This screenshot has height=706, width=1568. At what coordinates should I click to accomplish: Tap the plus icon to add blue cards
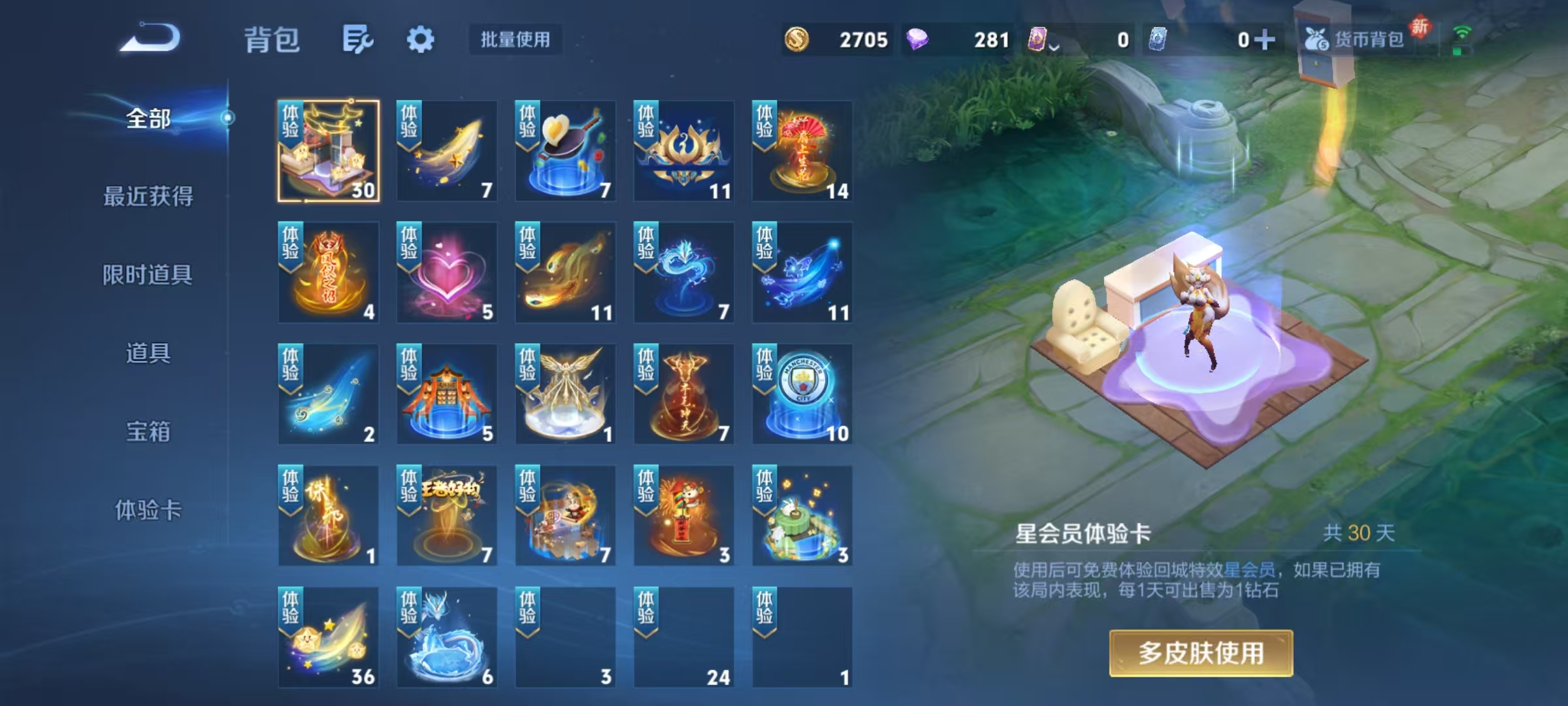[x=1264, y=39]
